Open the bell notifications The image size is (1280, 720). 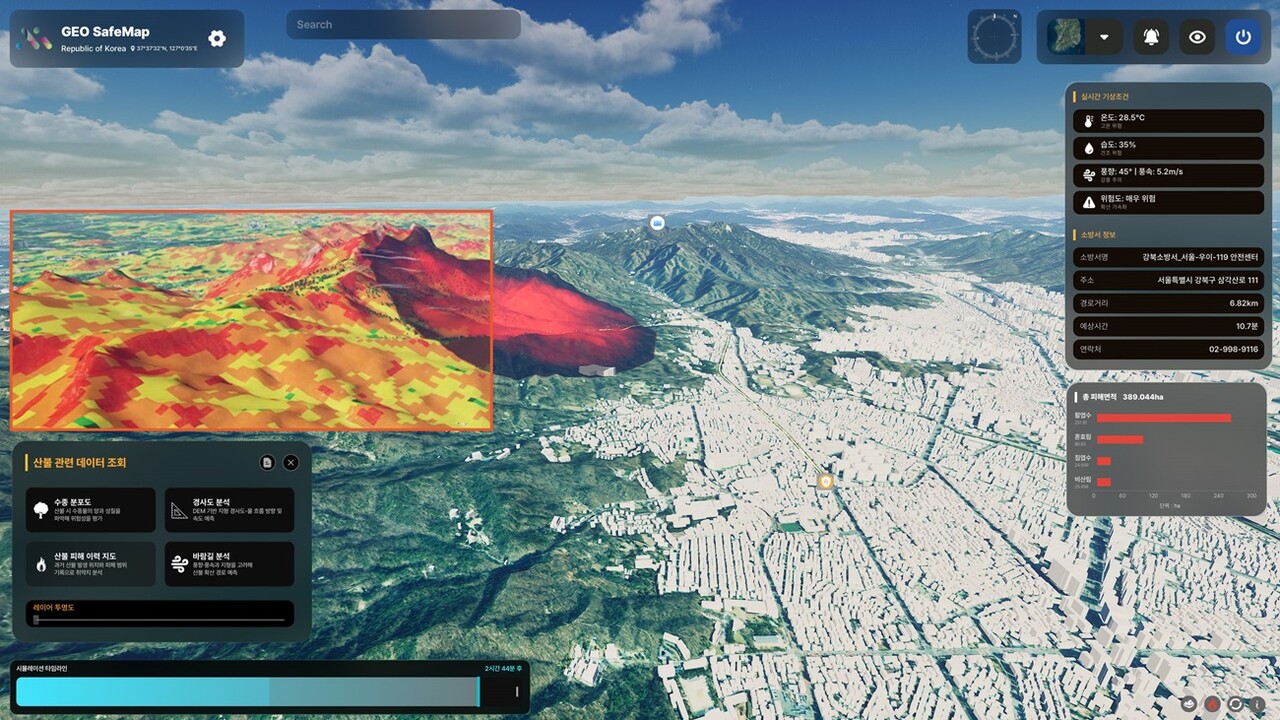click(1150, 37)
